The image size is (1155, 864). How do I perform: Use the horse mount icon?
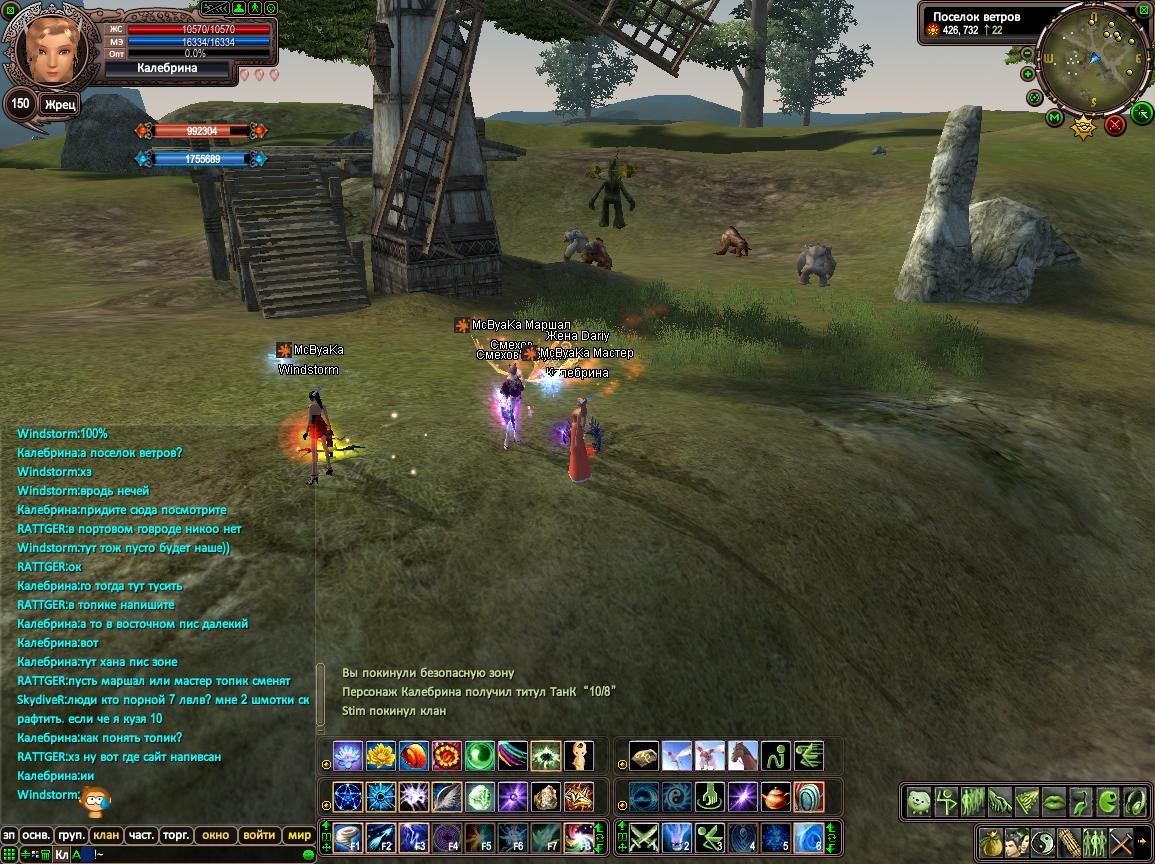coord(743,755)
